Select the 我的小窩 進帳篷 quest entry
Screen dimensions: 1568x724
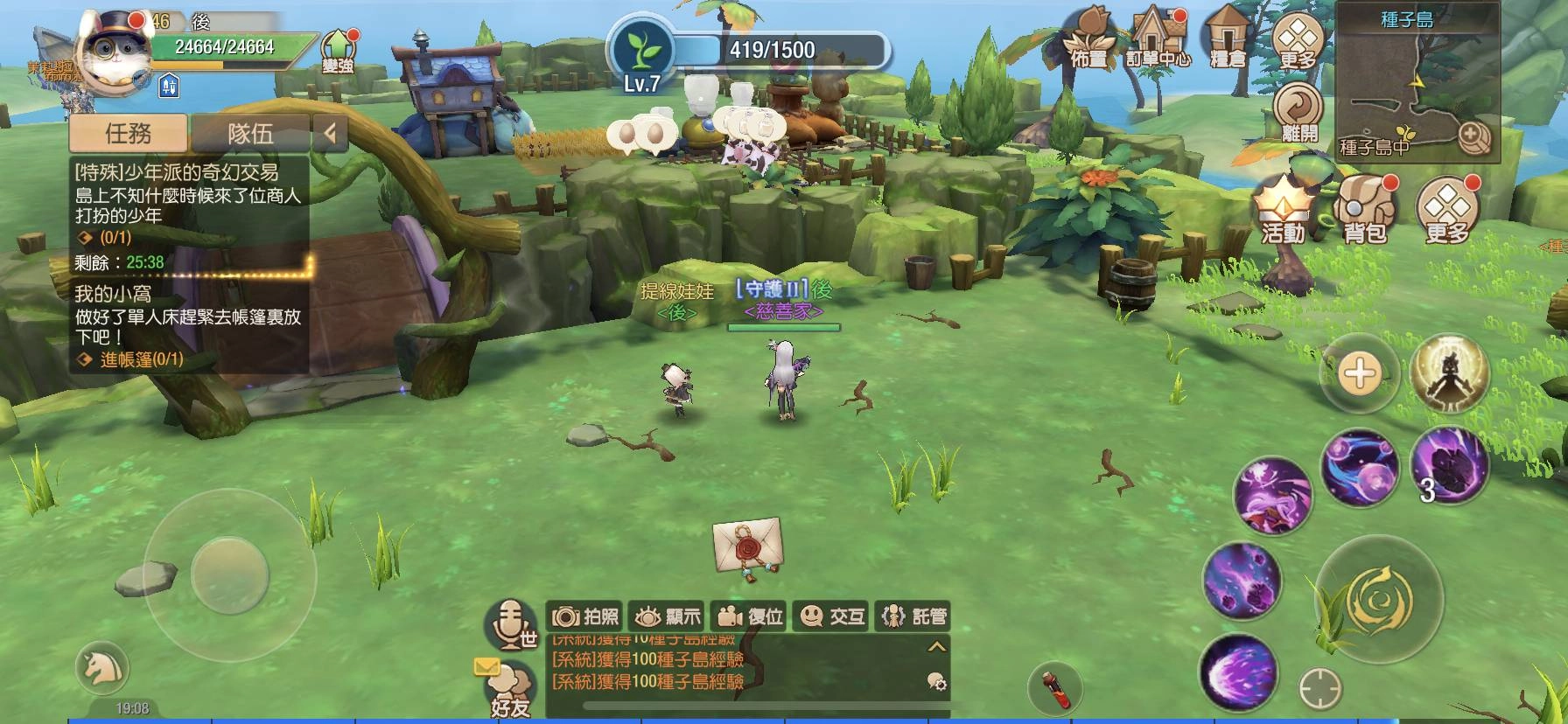(188, 327)
